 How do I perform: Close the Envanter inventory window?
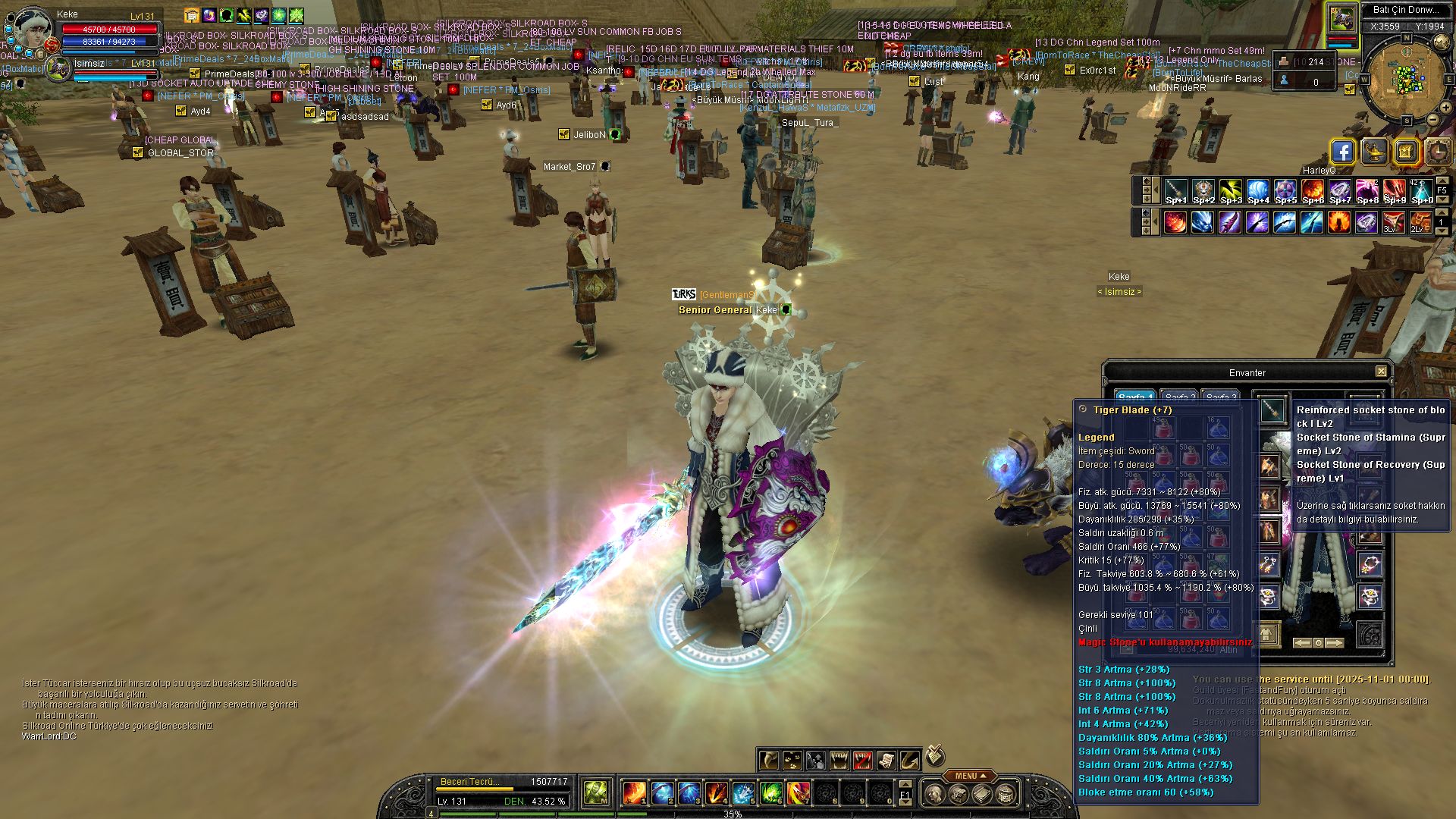(1381, 372)
